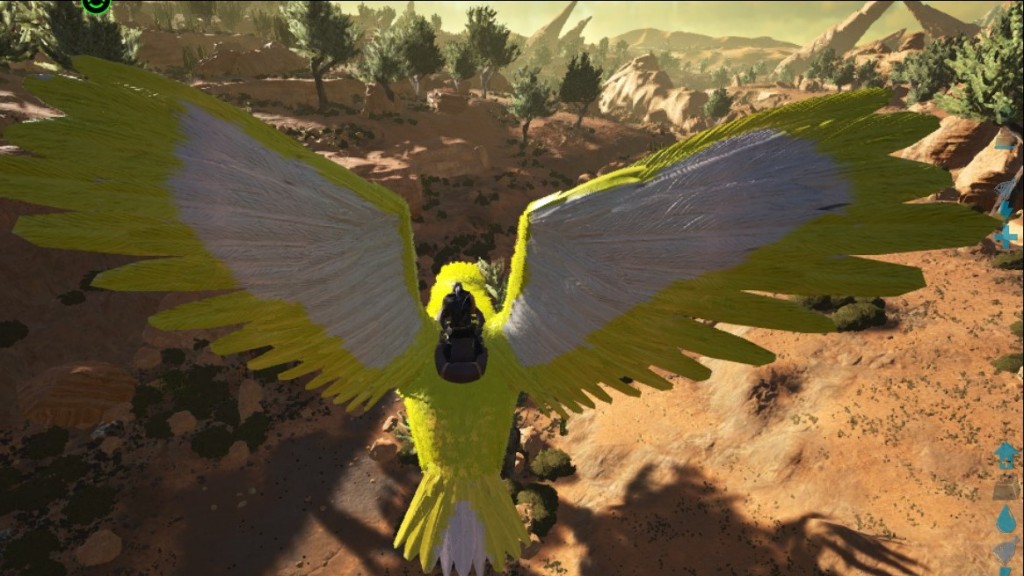Click the blue upward arrow experience icon
Image resolution: width=1024 pixels, height=576 pixels.
[1006, 455]
